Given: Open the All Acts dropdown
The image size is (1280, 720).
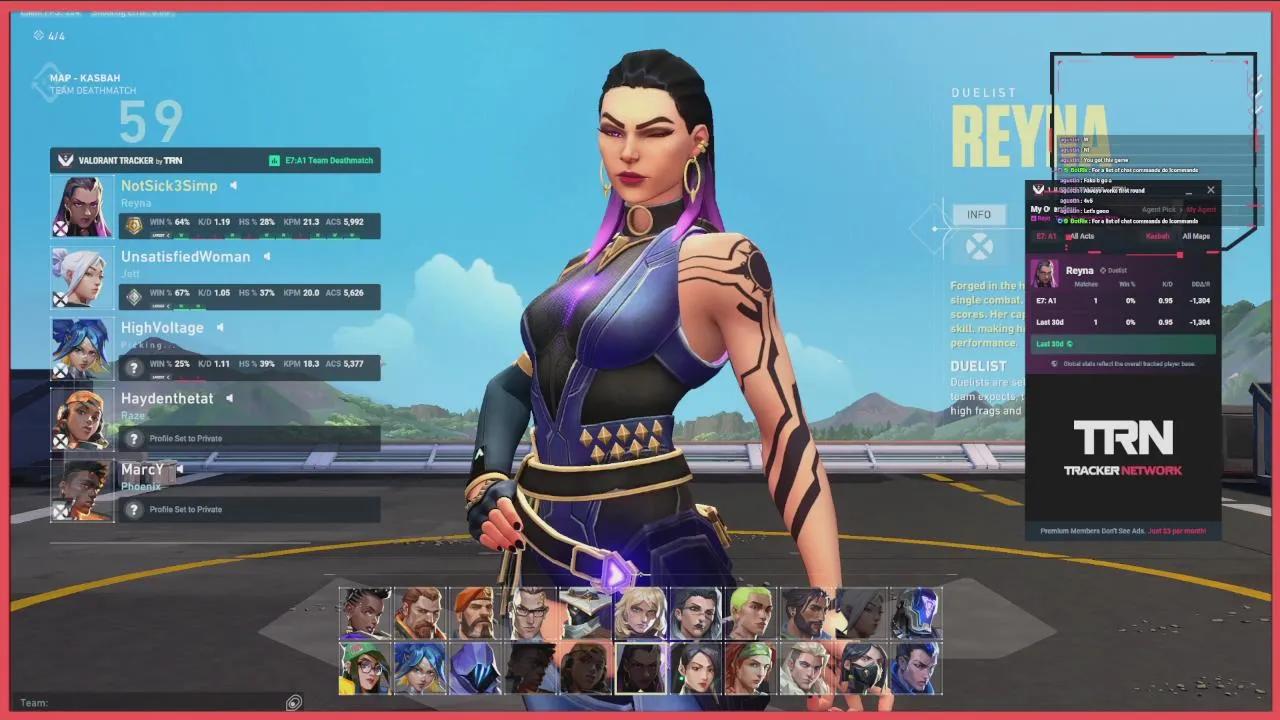Looking at the screenshot, I should coord(1083,237).
